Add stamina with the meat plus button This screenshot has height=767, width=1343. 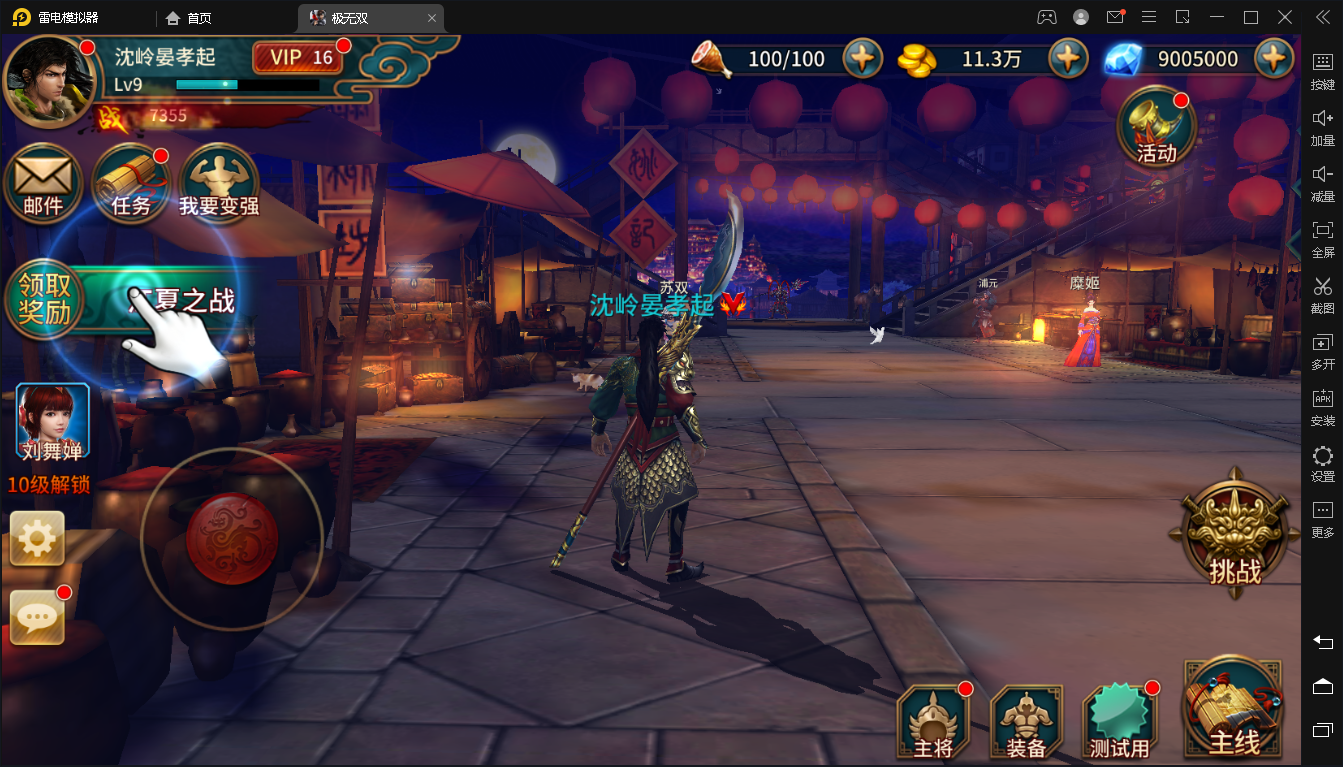862,59
